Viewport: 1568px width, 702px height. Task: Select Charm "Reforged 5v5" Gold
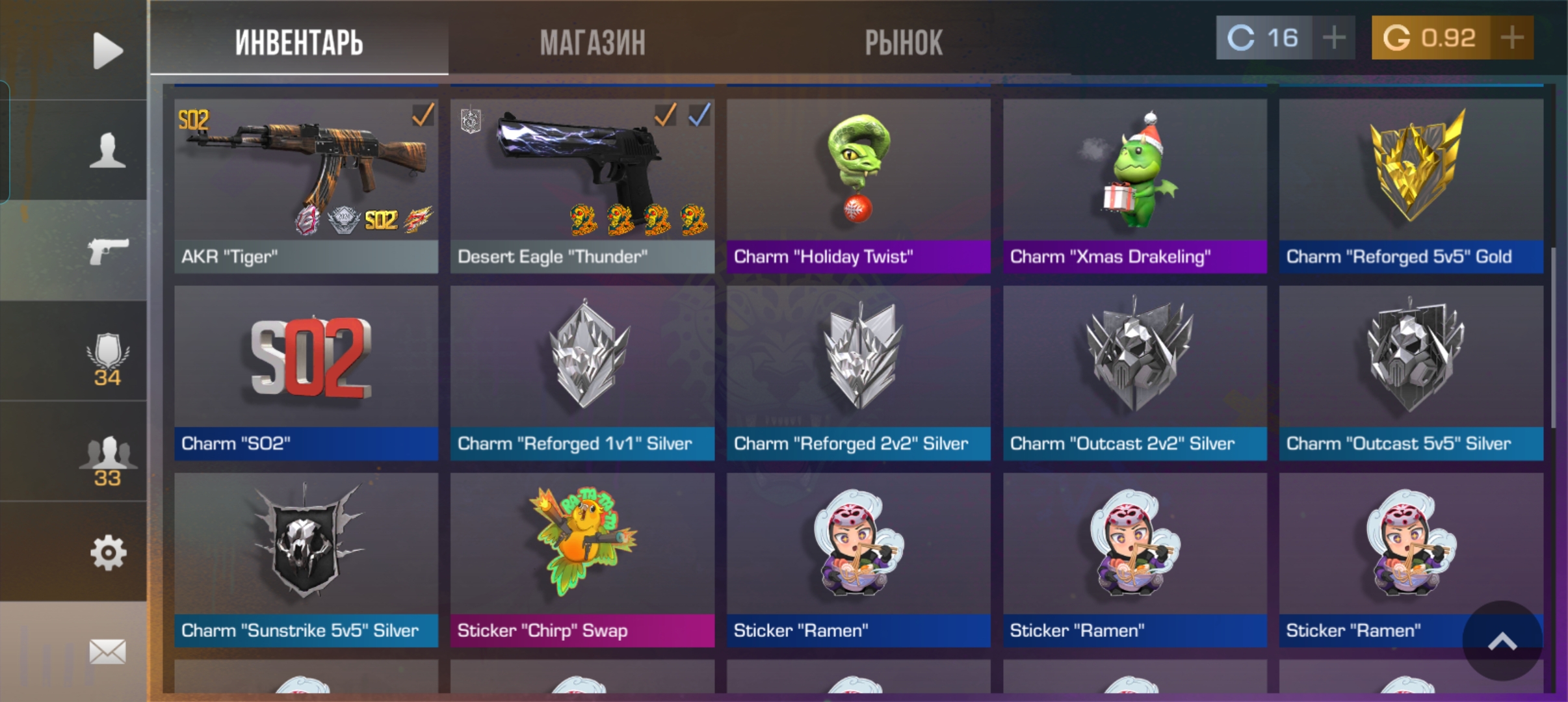[1411, 185]
